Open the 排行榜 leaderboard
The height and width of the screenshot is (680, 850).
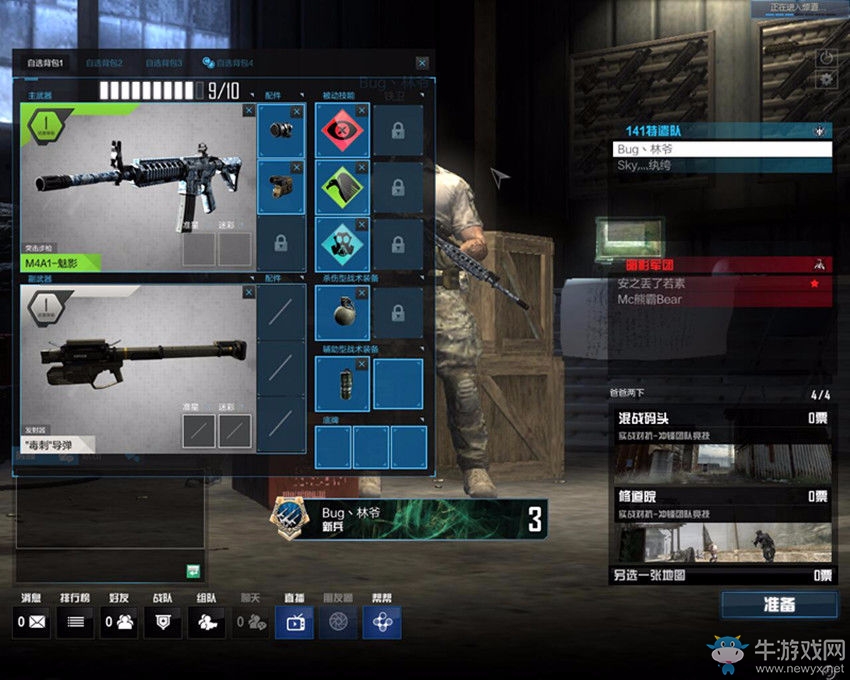pos(73,621)
